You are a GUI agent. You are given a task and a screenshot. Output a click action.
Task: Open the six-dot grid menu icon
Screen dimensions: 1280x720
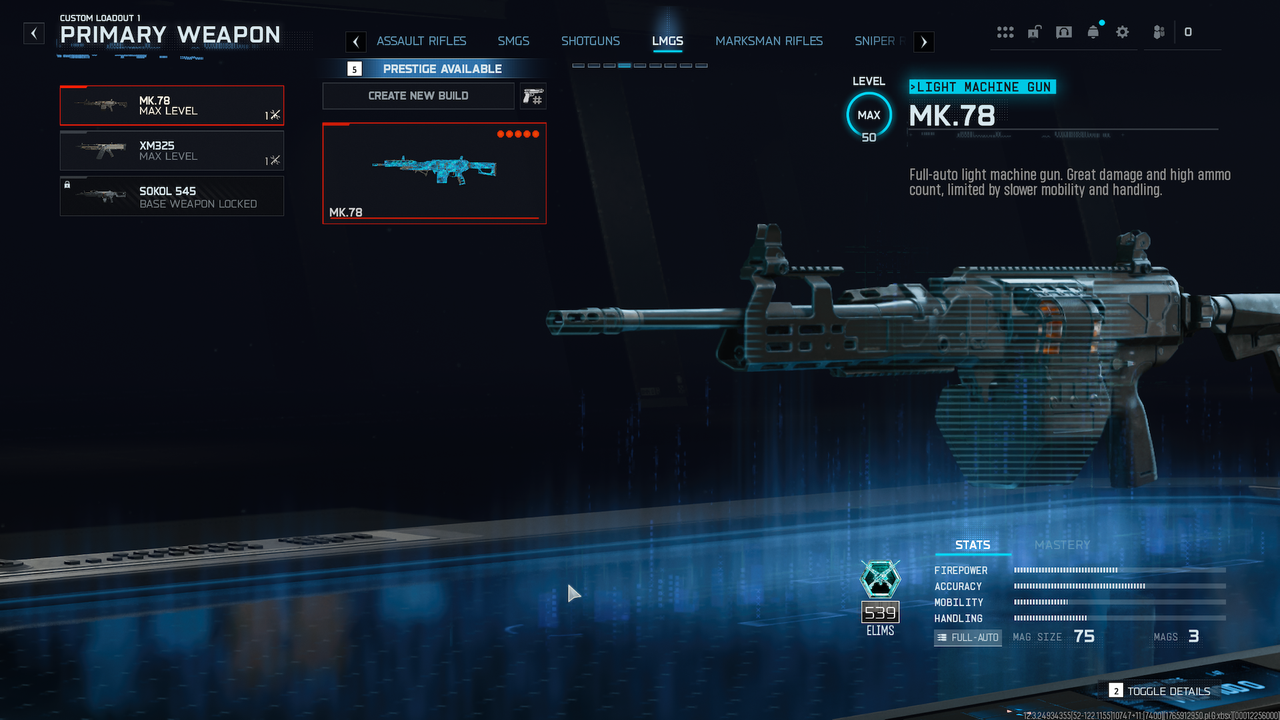pyautogui.click(x=1005, y=32)
